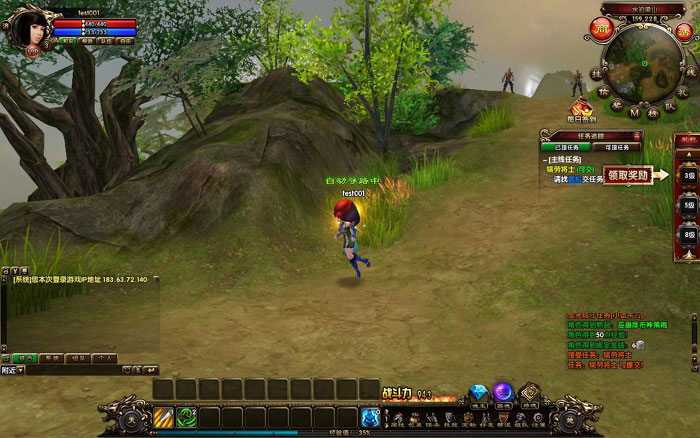Open the bronze scroll icon beside the orb
Viewport: 700px width, 438px height.
(x=528, y=392)
